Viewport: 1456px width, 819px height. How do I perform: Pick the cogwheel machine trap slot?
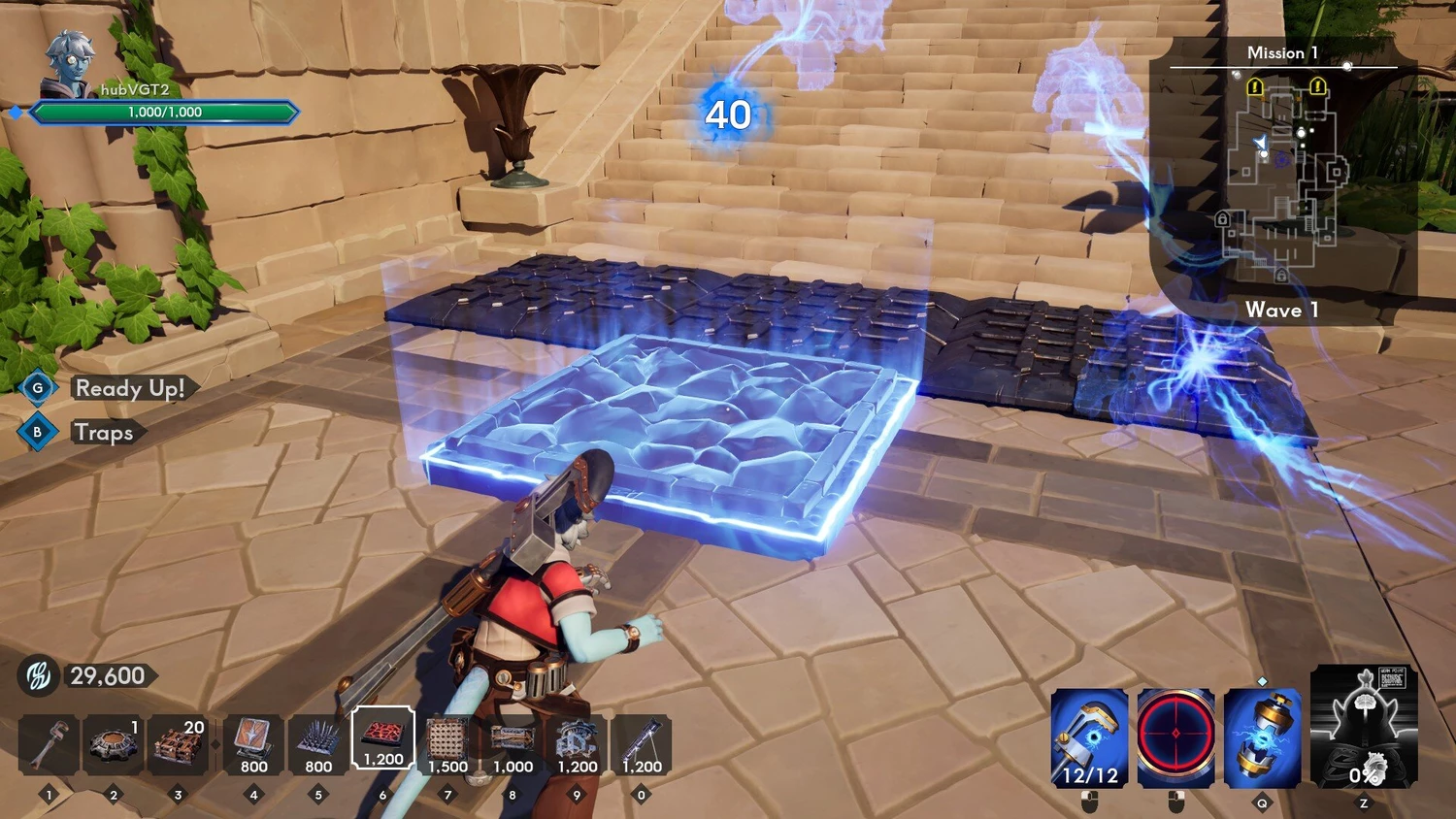[577, 744]
